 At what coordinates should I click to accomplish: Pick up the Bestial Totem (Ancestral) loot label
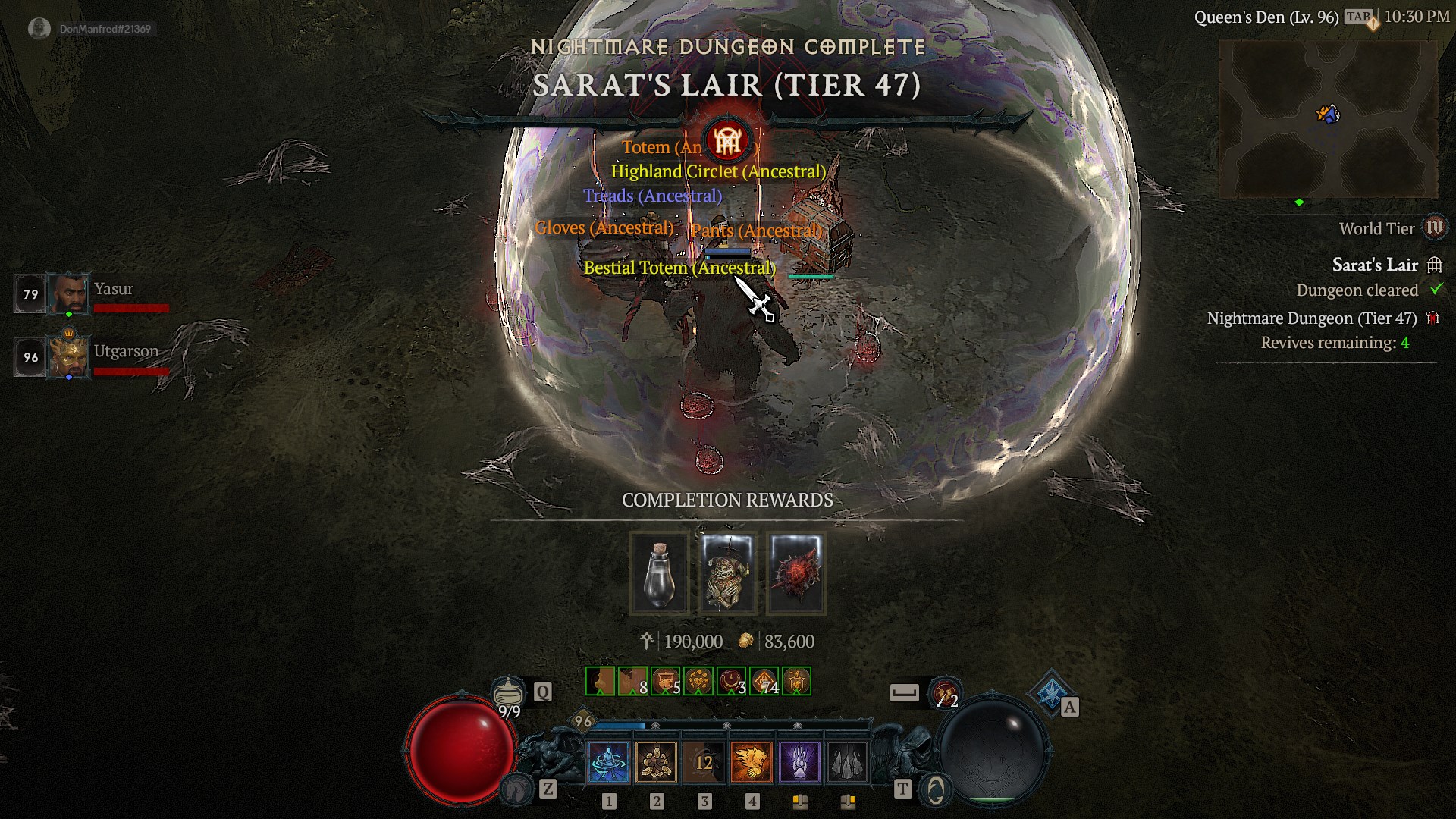click(679, 268)
